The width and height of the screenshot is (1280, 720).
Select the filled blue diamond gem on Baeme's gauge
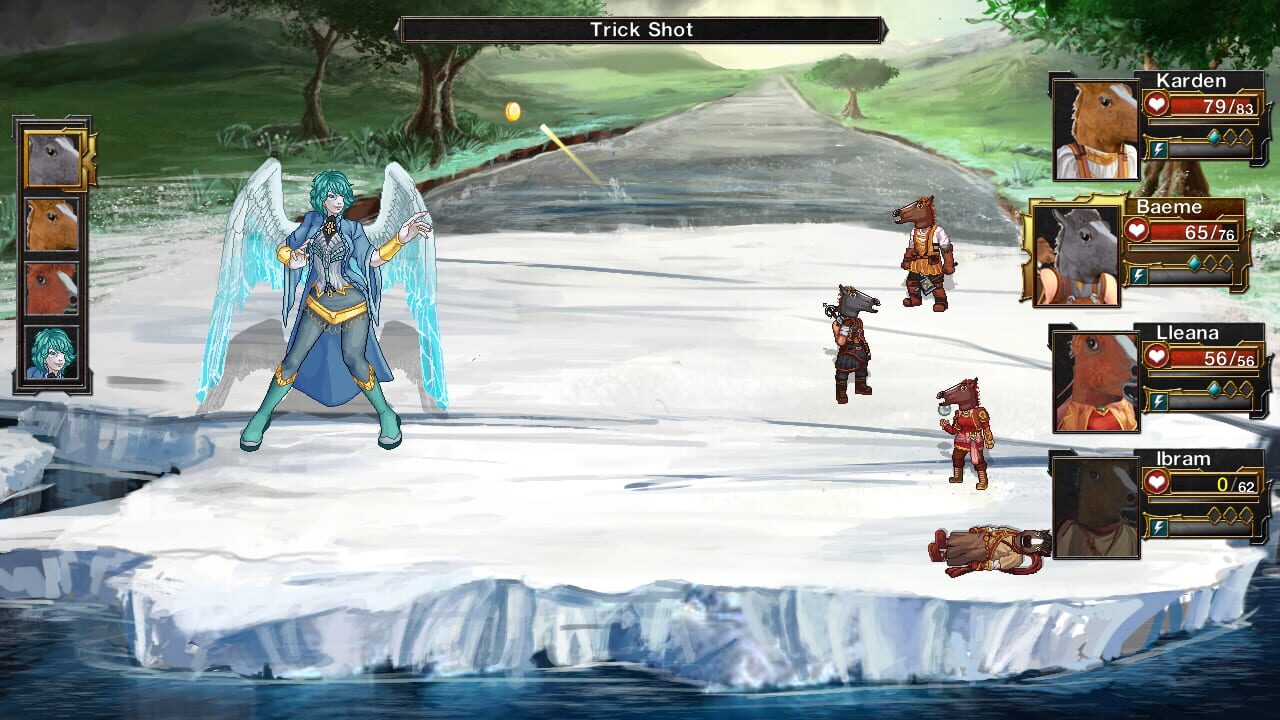tap(1193, 261)
